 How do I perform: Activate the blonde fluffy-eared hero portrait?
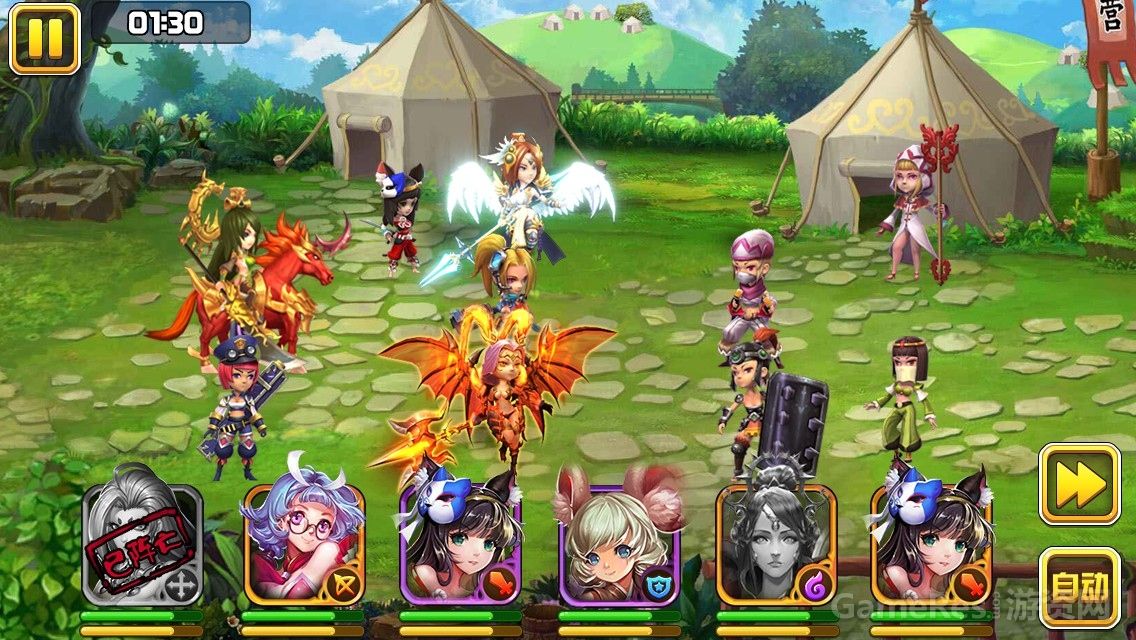(619, 544)
